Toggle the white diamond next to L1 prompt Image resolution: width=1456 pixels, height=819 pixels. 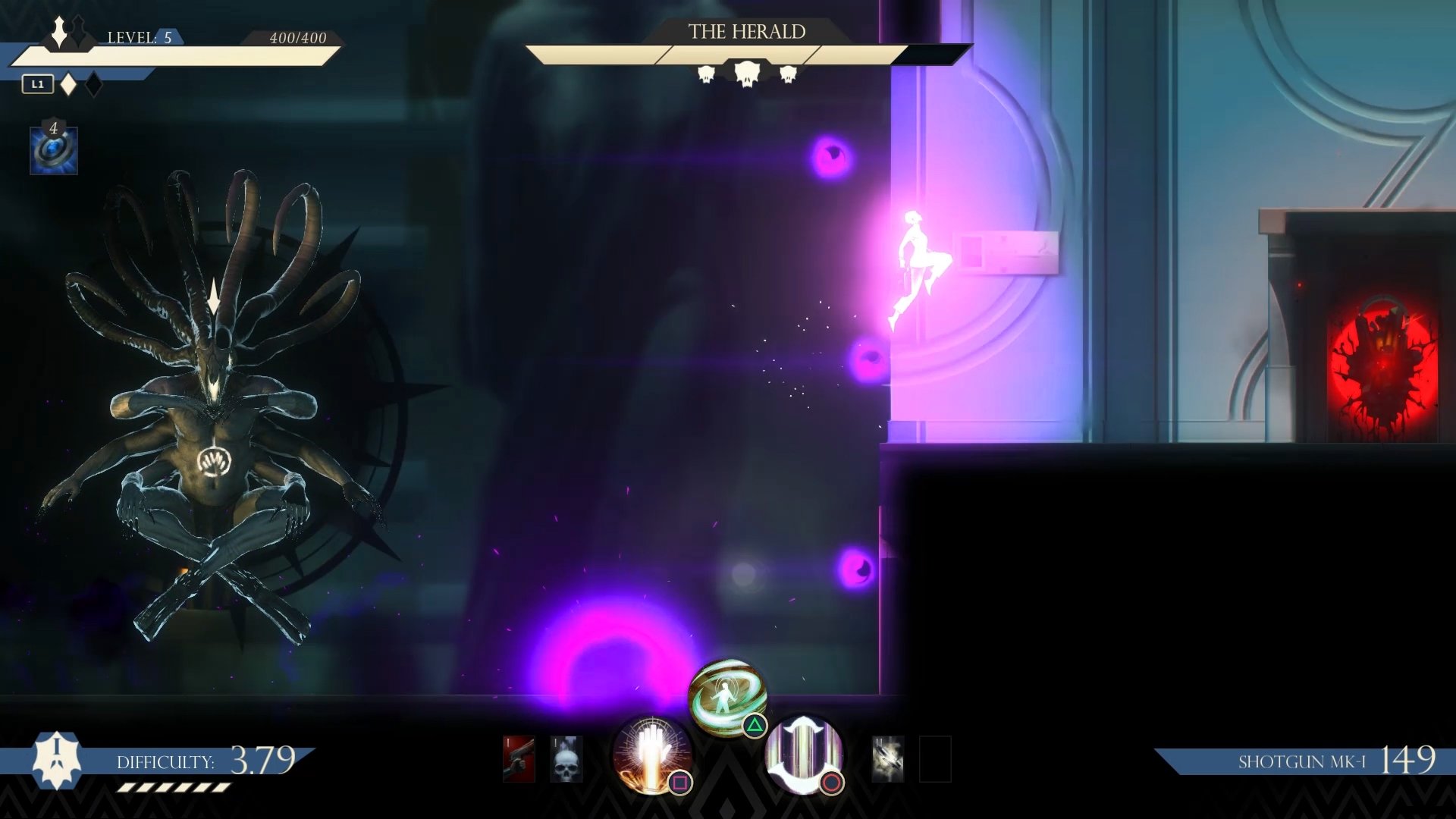coord(67,83)
